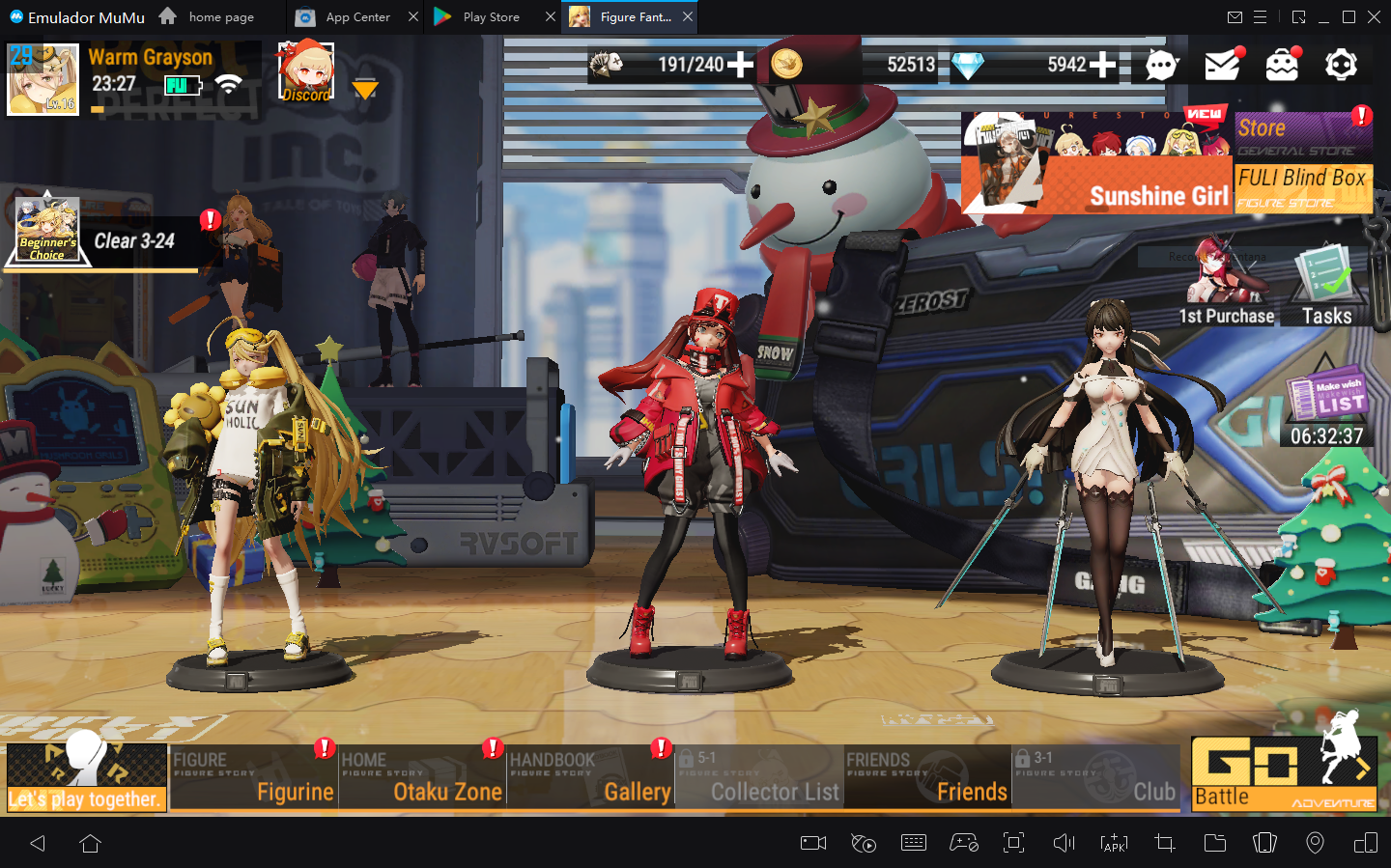Start the GO Battle adventure
The width and height of the screenshot is (1391, 868).
click(x=1283, y=773)
